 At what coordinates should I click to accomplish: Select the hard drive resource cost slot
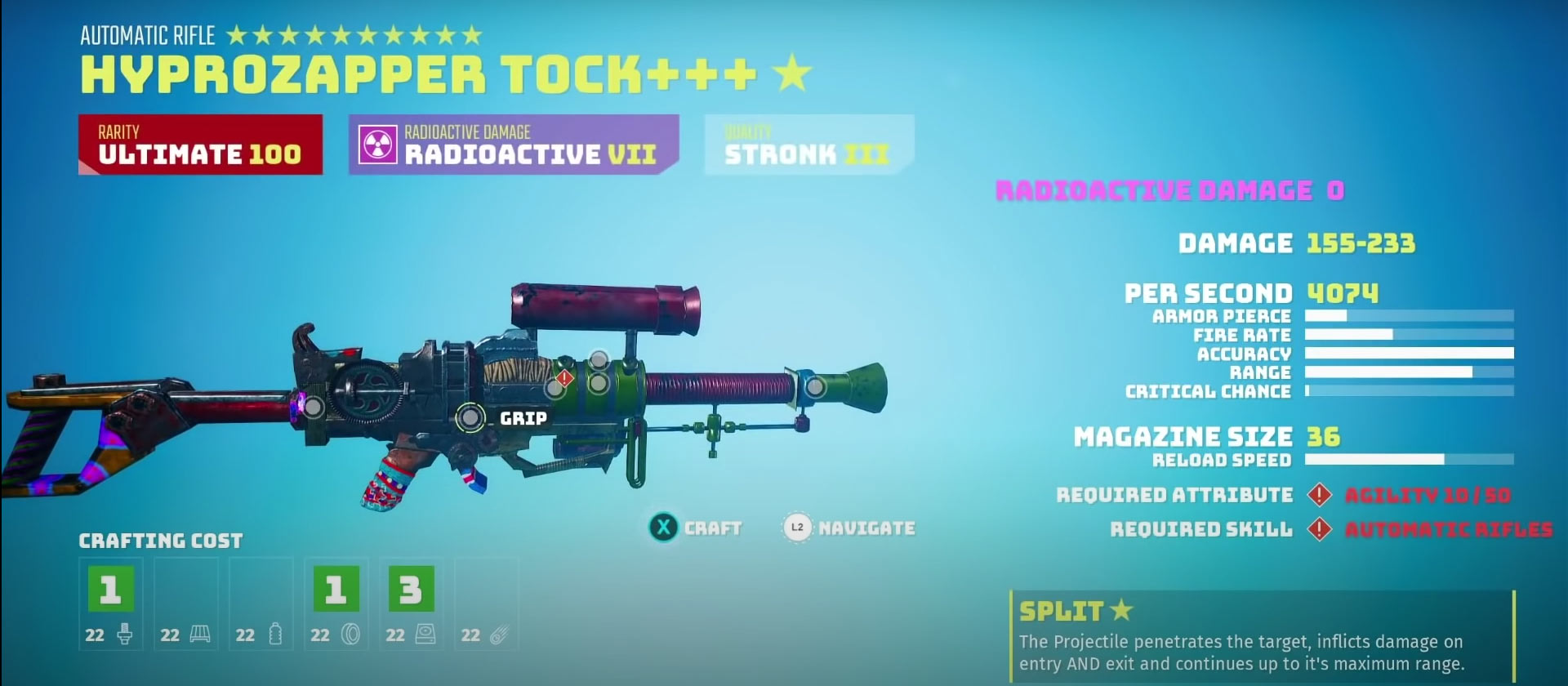411,604
